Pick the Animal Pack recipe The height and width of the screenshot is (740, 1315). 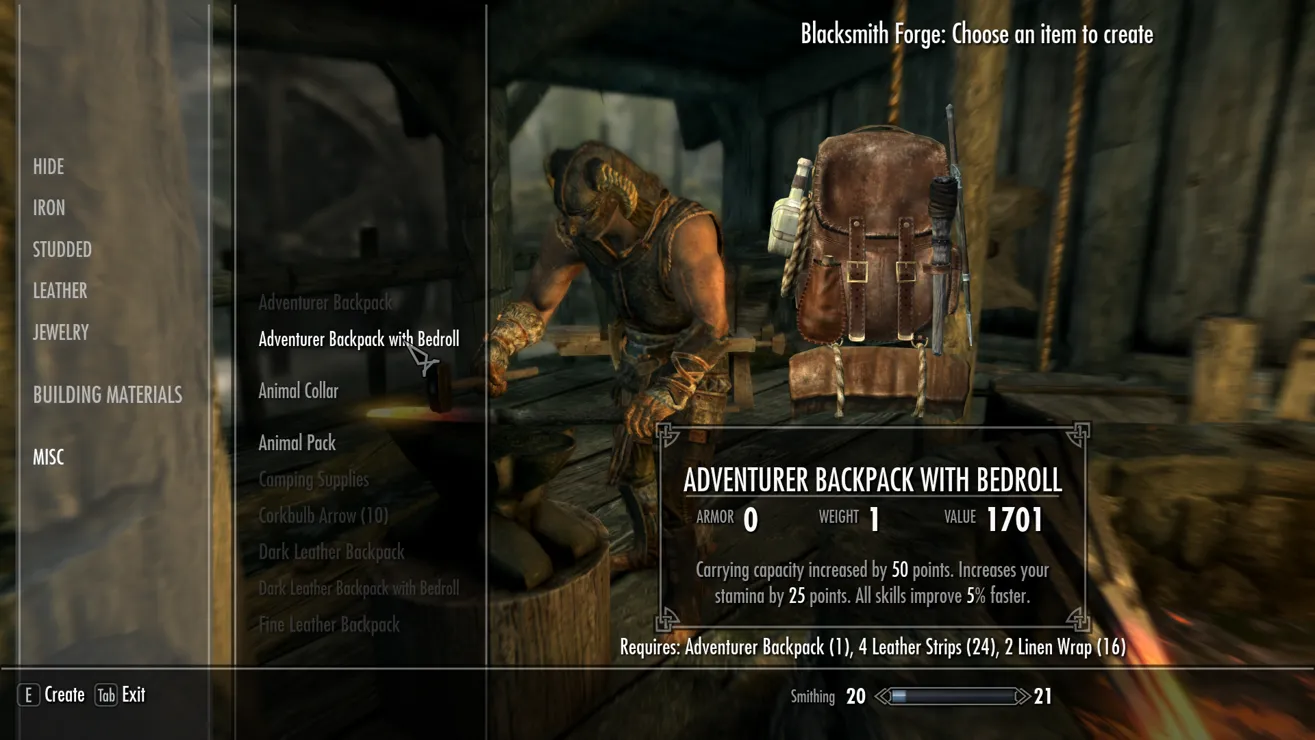(x=297, y=443)
